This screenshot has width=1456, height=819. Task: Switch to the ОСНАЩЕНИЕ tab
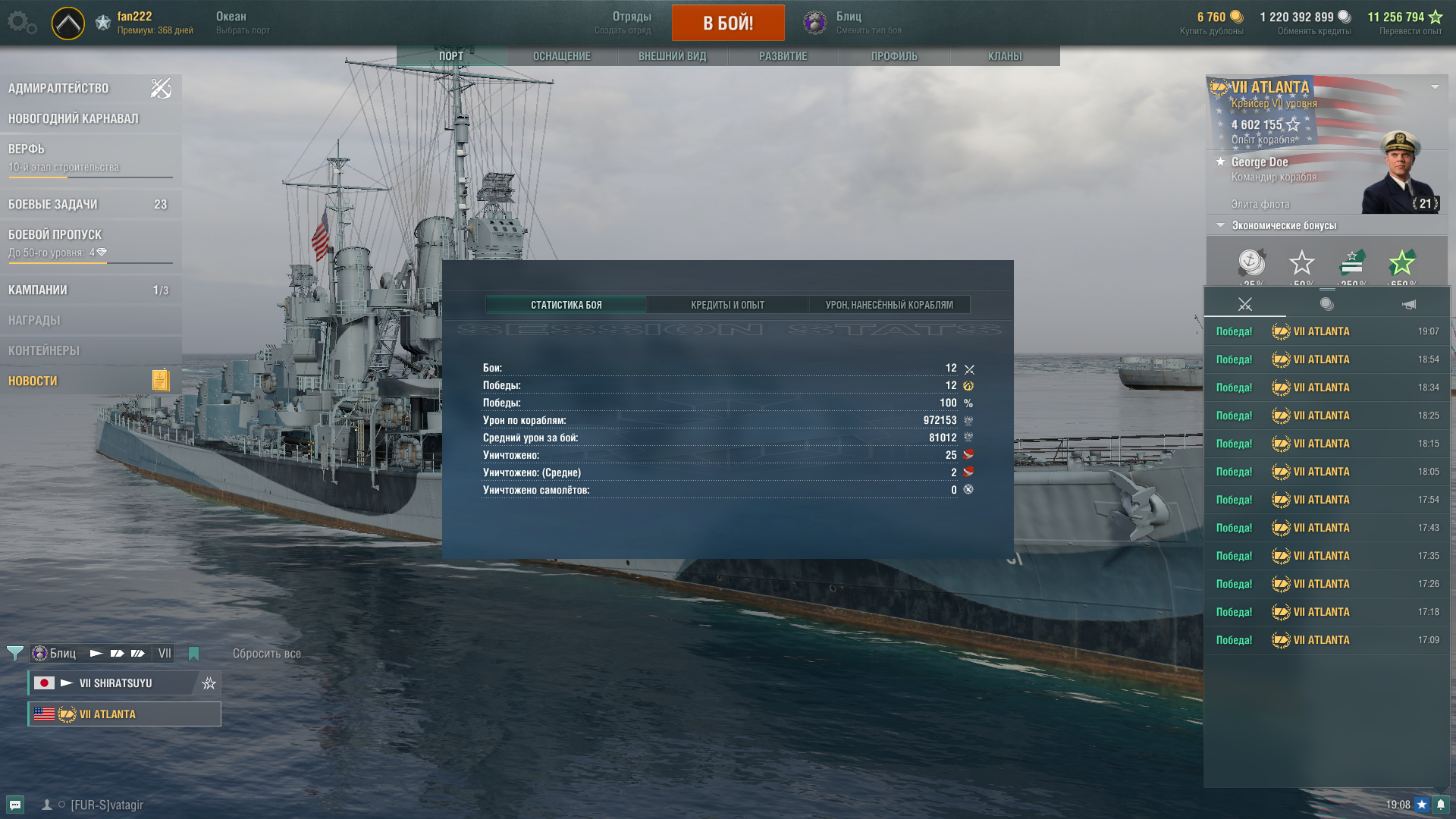tap(561, 56)
